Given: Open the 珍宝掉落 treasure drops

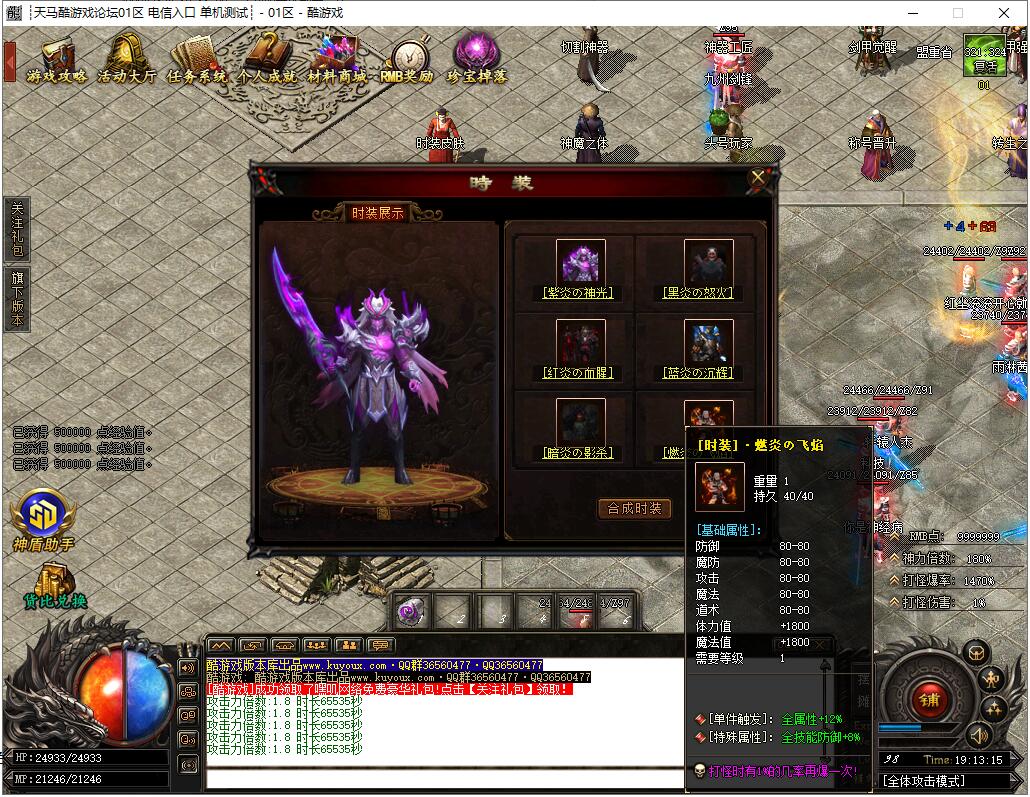Looking at the screenshot, I should pos(476,58).
